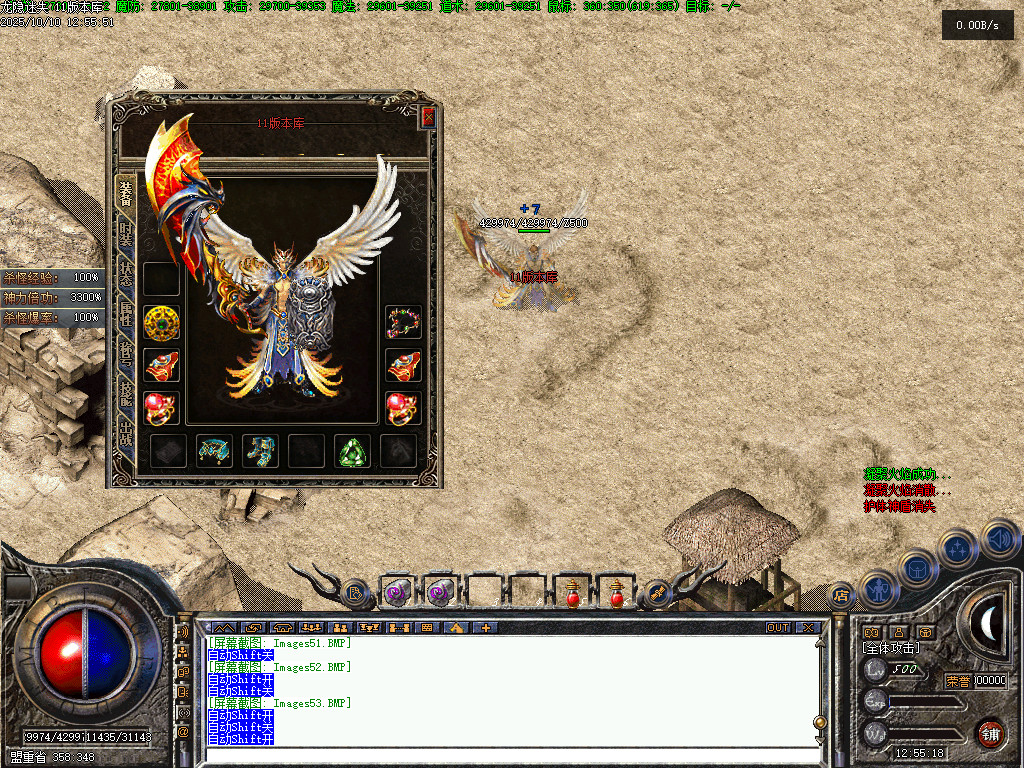This screenshot has height=768, width=1024.
Task: Select the green triangular gem slot
Action: click(x=352, y=451)
